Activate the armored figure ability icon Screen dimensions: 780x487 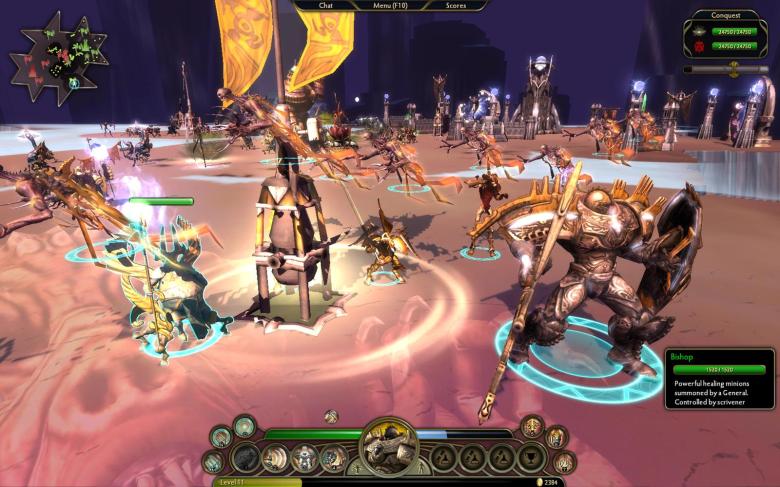pos(304,458)
